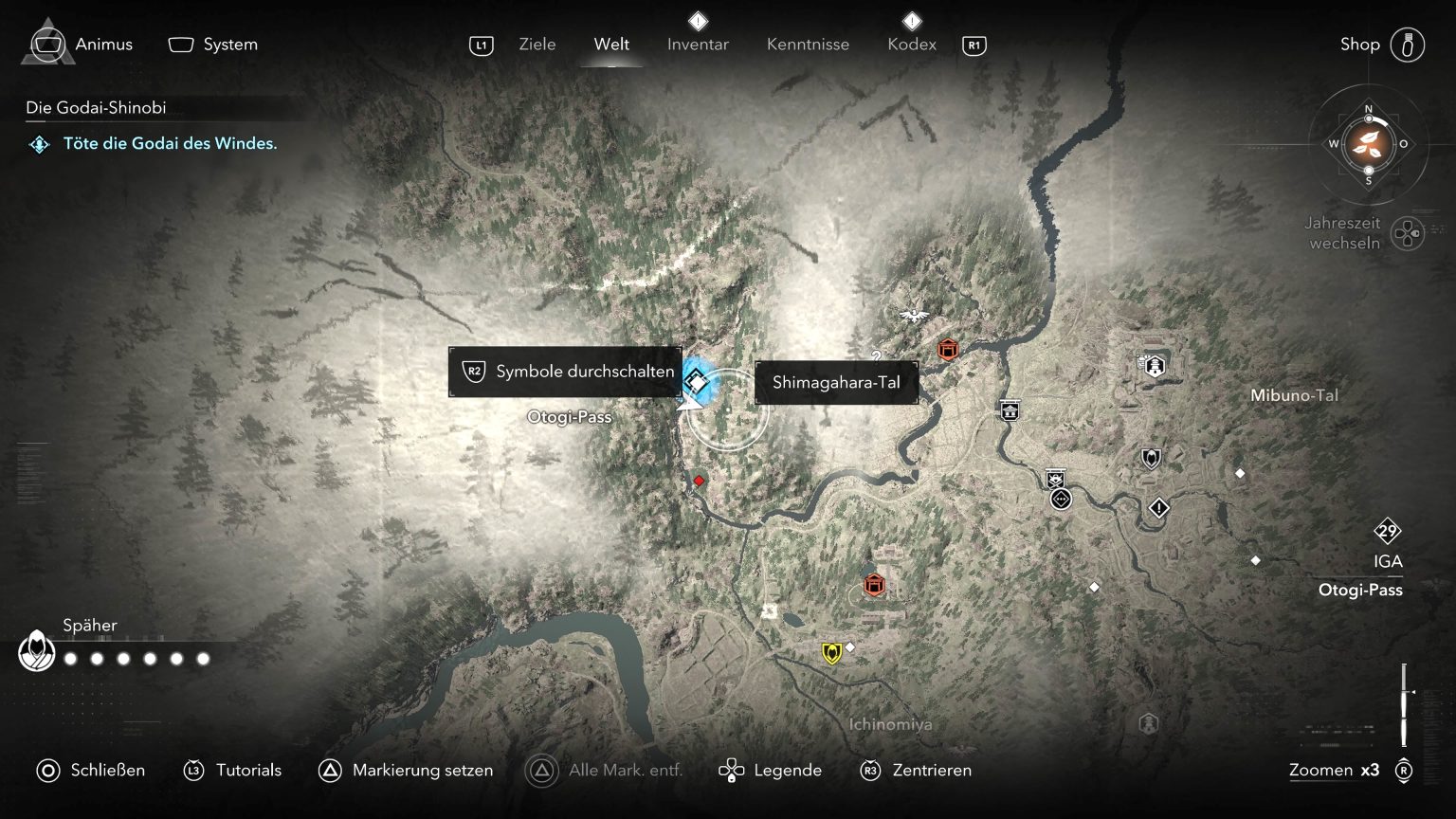Select the exclamation mark quest marker
This screenshot has width=1456, height=819.
click(x=1158, y=508)
